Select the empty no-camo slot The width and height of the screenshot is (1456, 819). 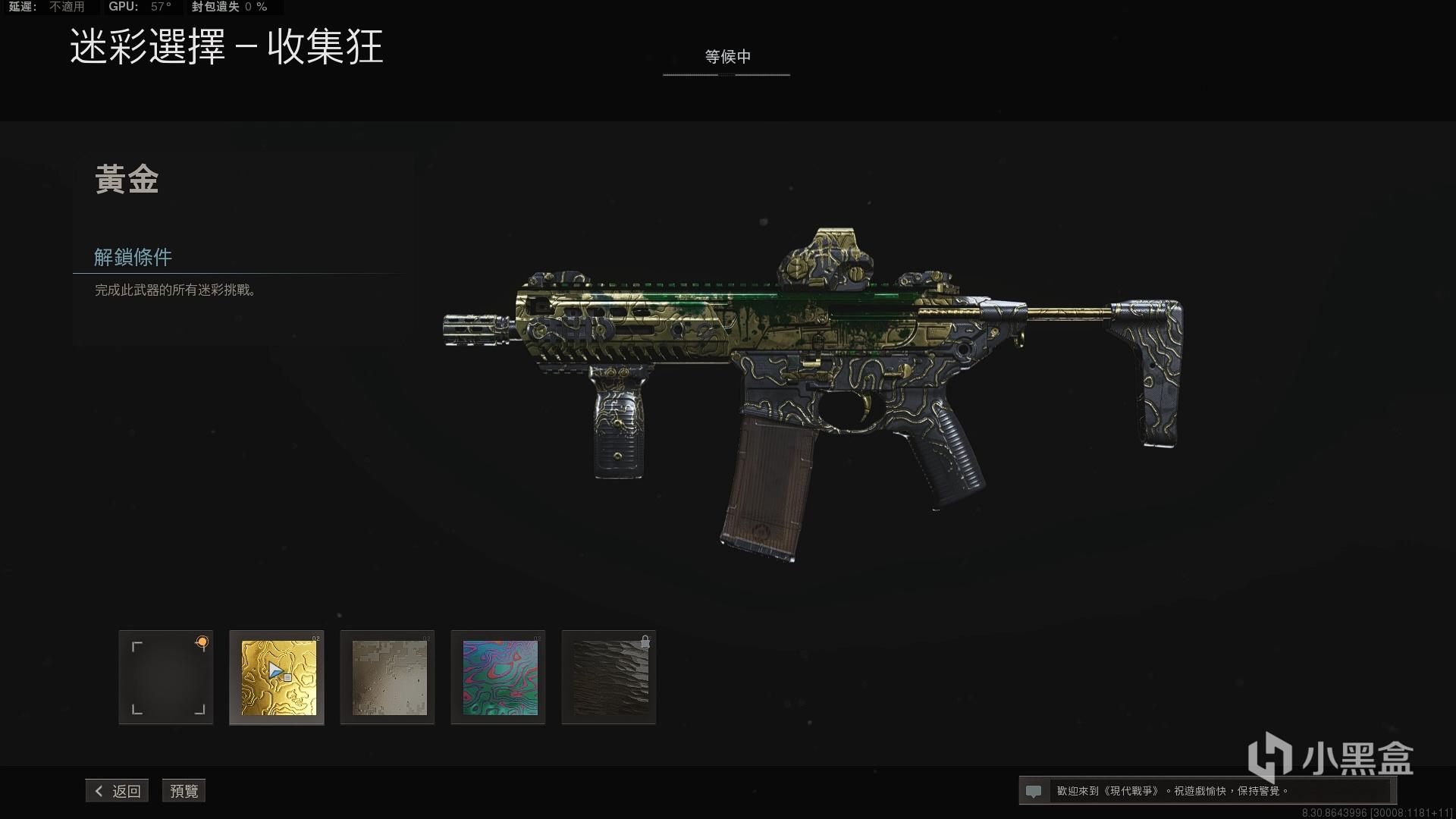[166, 677]
